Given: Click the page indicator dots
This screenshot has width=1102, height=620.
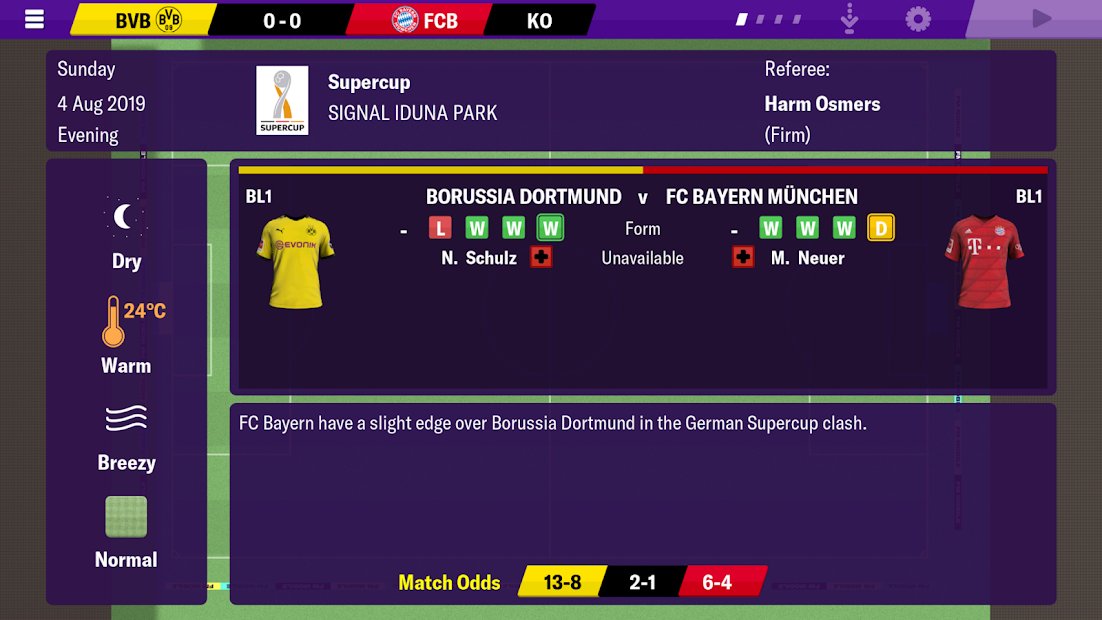Looking at the screenshot, I should point(769,19).
